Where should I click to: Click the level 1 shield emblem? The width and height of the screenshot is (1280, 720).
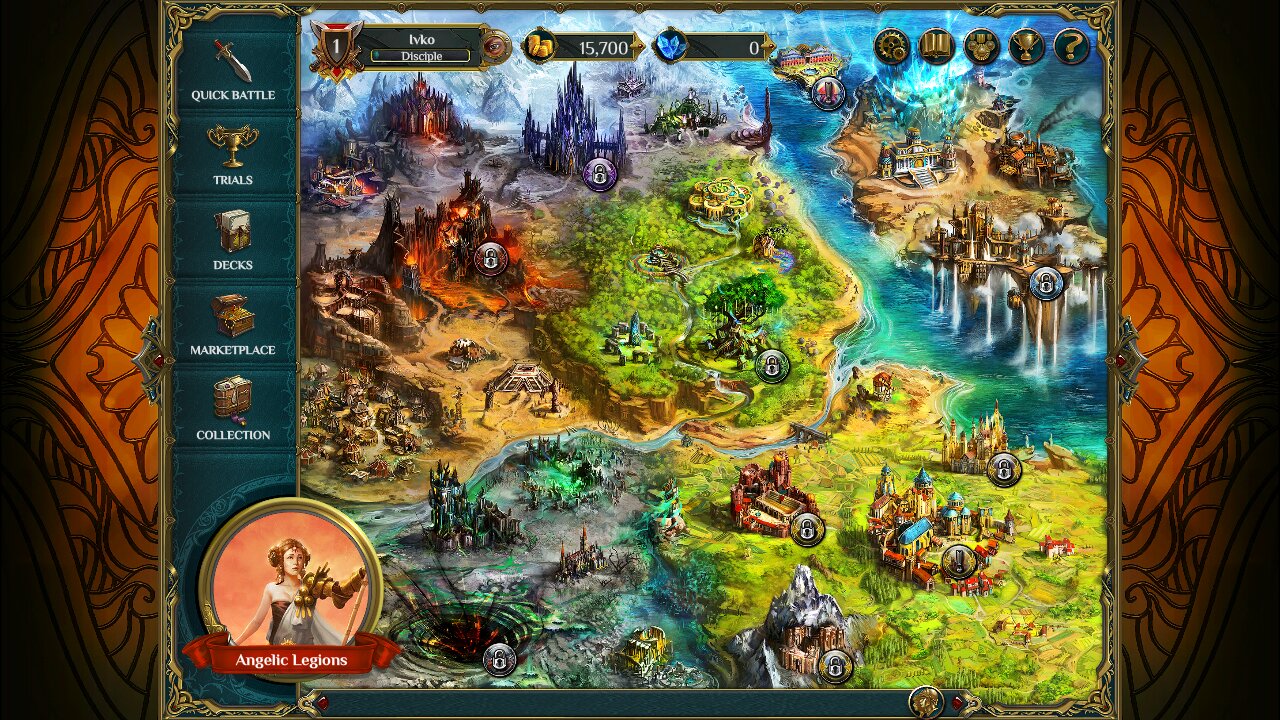(337, 45)
